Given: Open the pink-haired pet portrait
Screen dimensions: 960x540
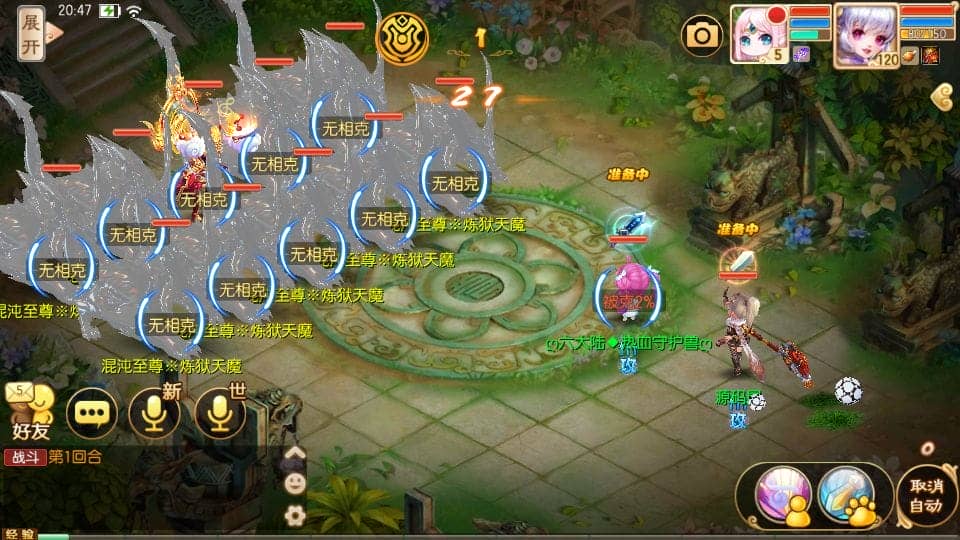Looking at the screenshot, I should [x=758, y=33].
